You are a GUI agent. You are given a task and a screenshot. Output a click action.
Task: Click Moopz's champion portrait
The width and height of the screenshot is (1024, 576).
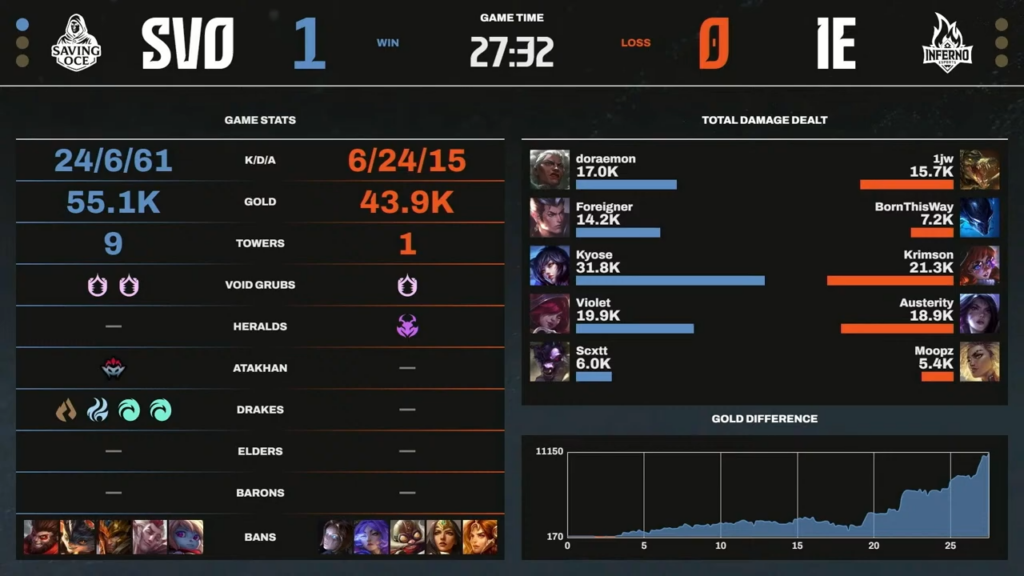979,361
